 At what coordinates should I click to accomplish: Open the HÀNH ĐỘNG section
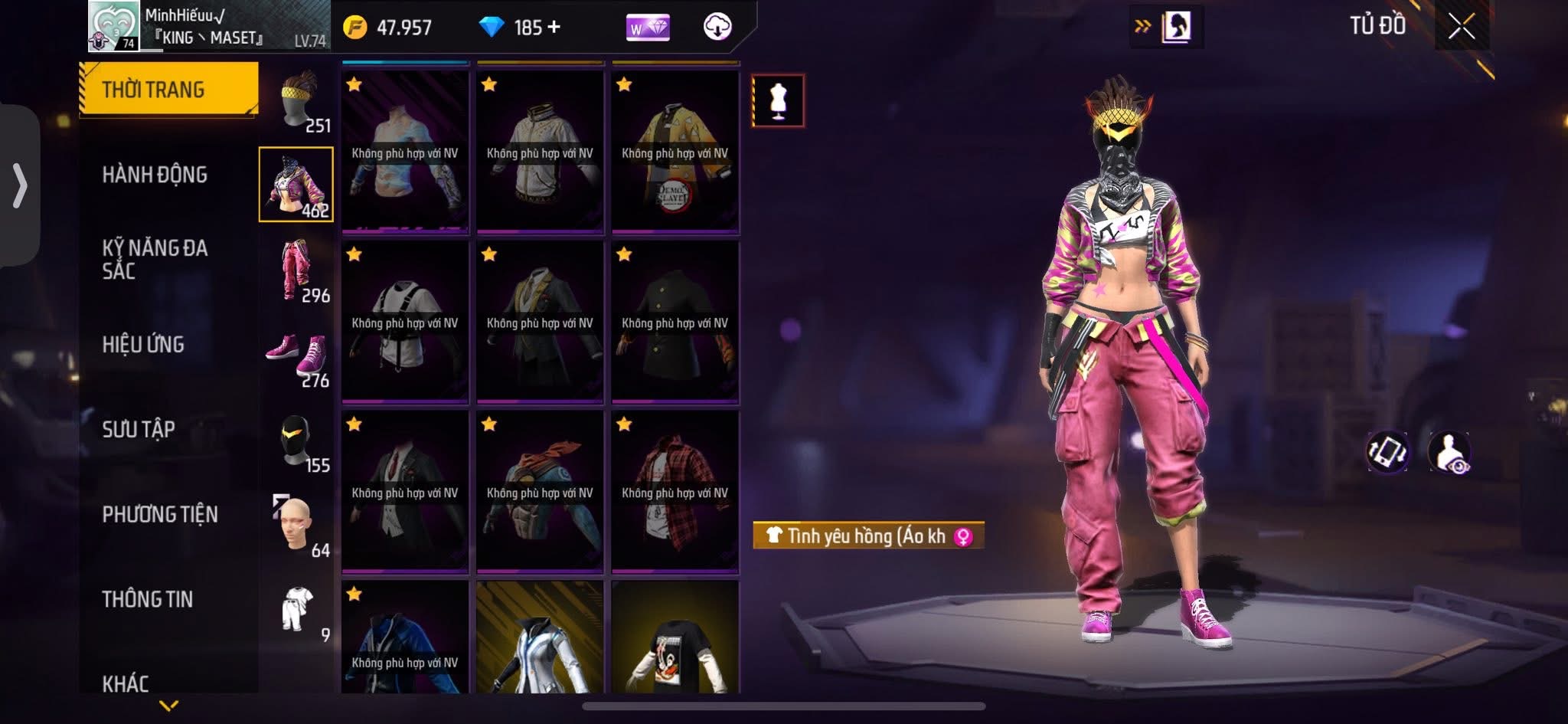point(155,175)
